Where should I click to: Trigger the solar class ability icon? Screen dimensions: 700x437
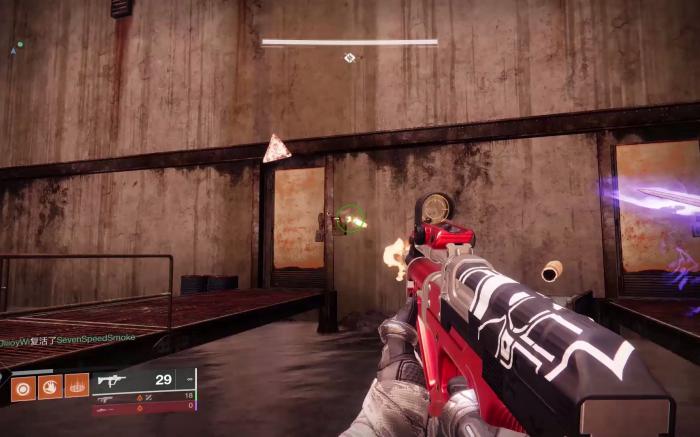click(x=77, y=386)
